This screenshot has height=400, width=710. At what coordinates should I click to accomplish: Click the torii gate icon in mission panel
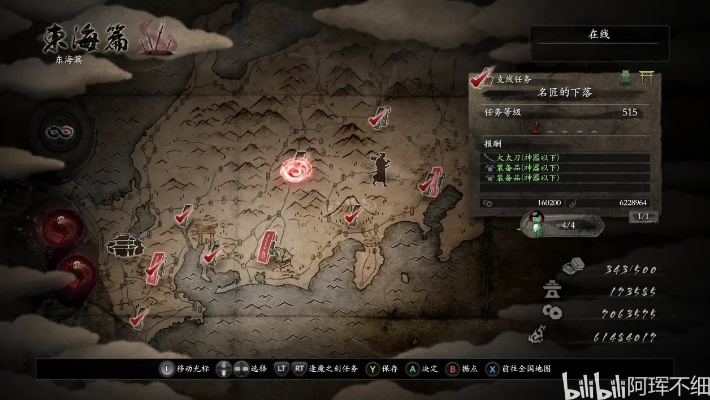point(647,76)
